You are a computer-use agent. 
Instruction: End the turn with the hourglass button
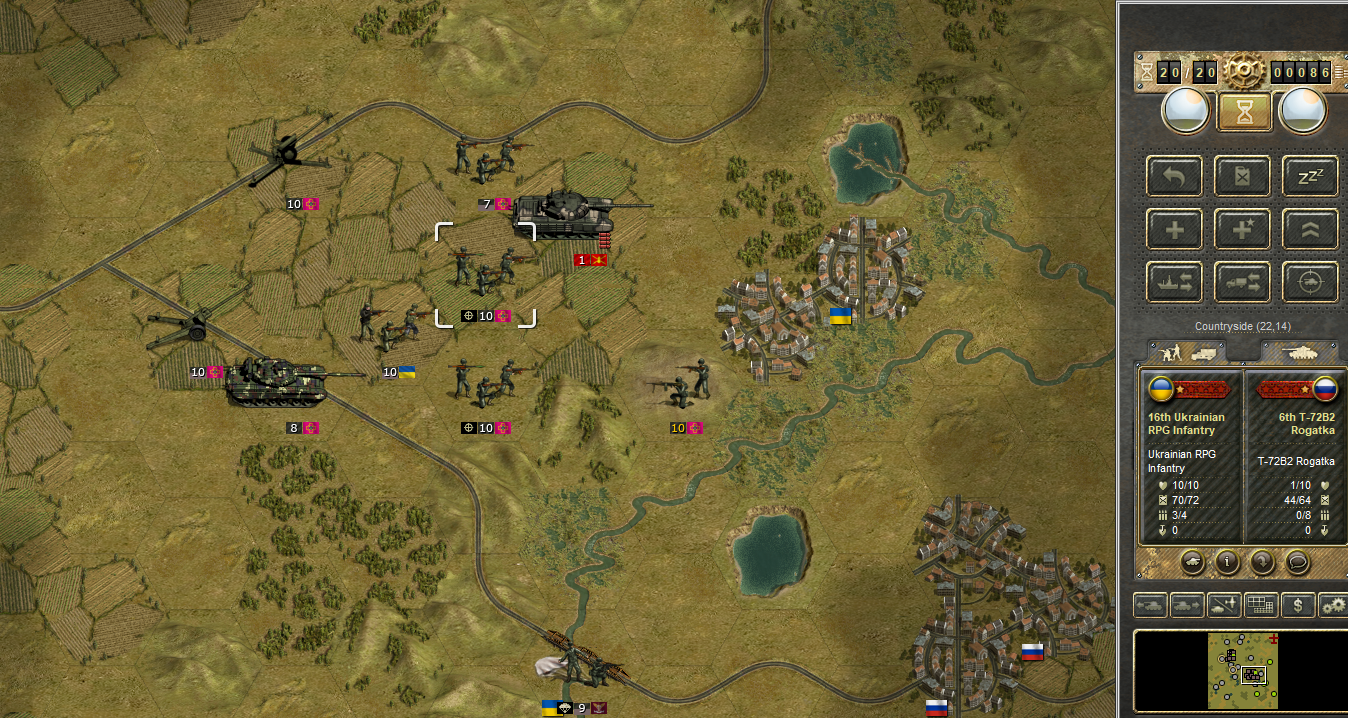click(1244, 112)
